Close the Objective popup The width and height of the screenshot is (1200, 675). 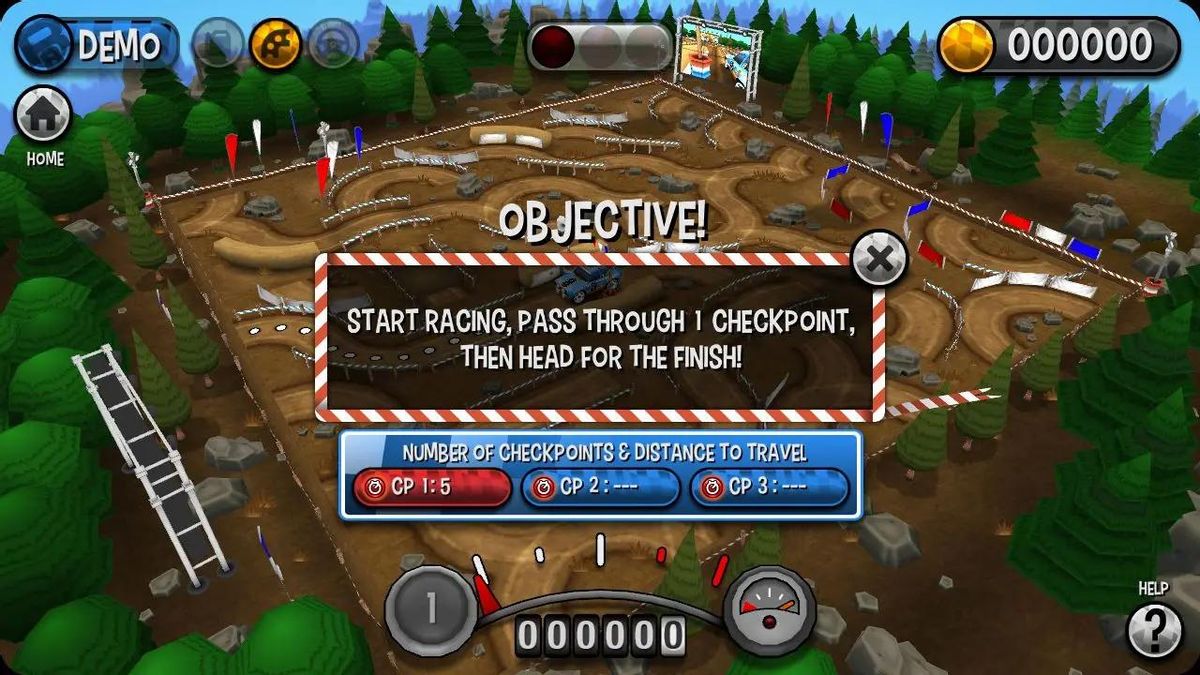point(879,260)
